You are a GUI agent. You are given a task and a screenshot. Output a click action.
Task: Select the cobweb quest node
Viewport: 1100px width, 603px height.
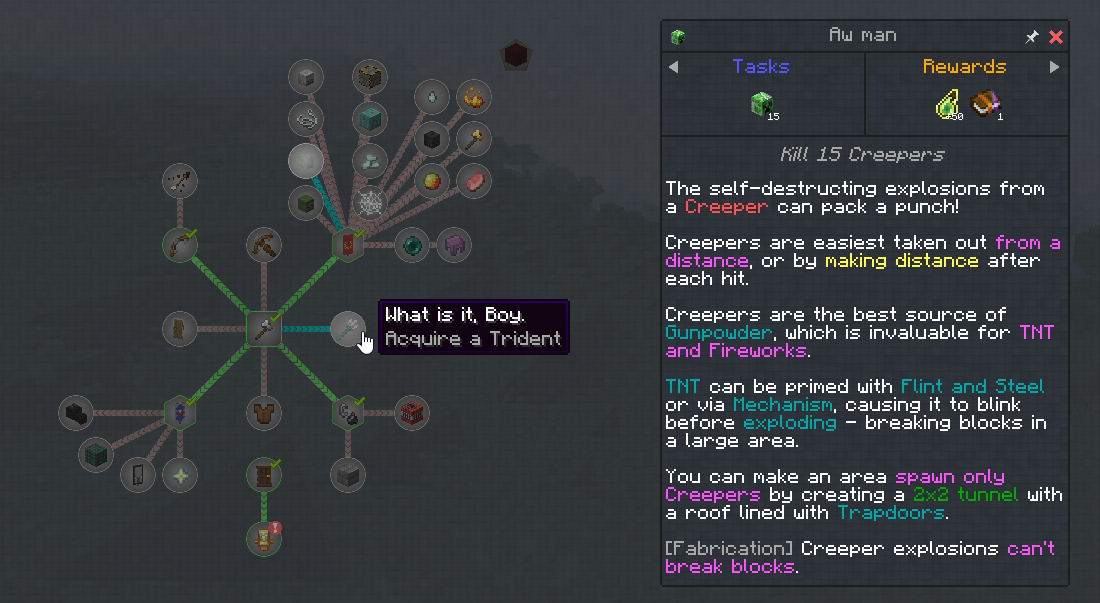coord(372,203)
